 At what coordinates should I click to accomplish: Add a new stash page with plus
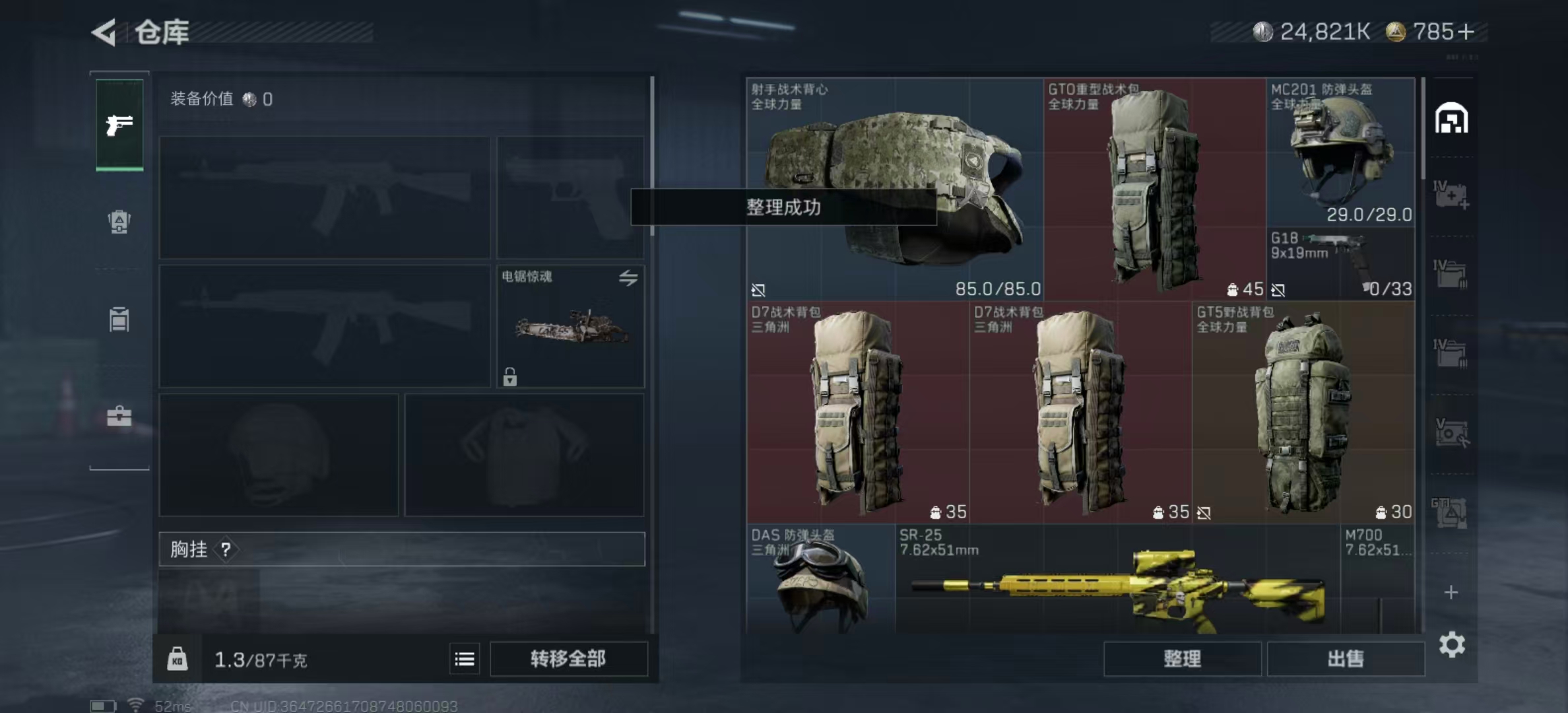1451,592
